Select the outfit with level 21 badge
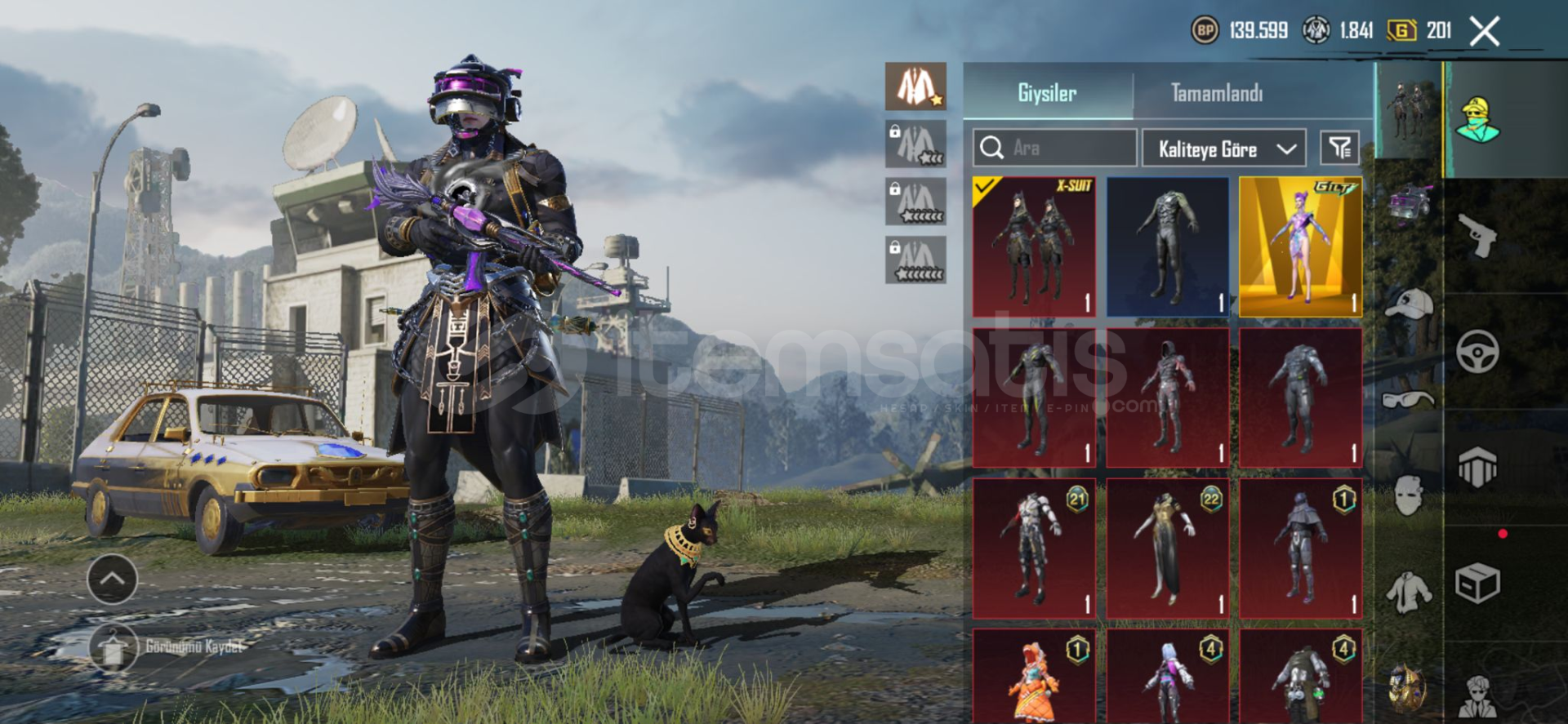The height and width of the screenshot is (724, 1568). pyautogui.click(x=1034, y=548)
